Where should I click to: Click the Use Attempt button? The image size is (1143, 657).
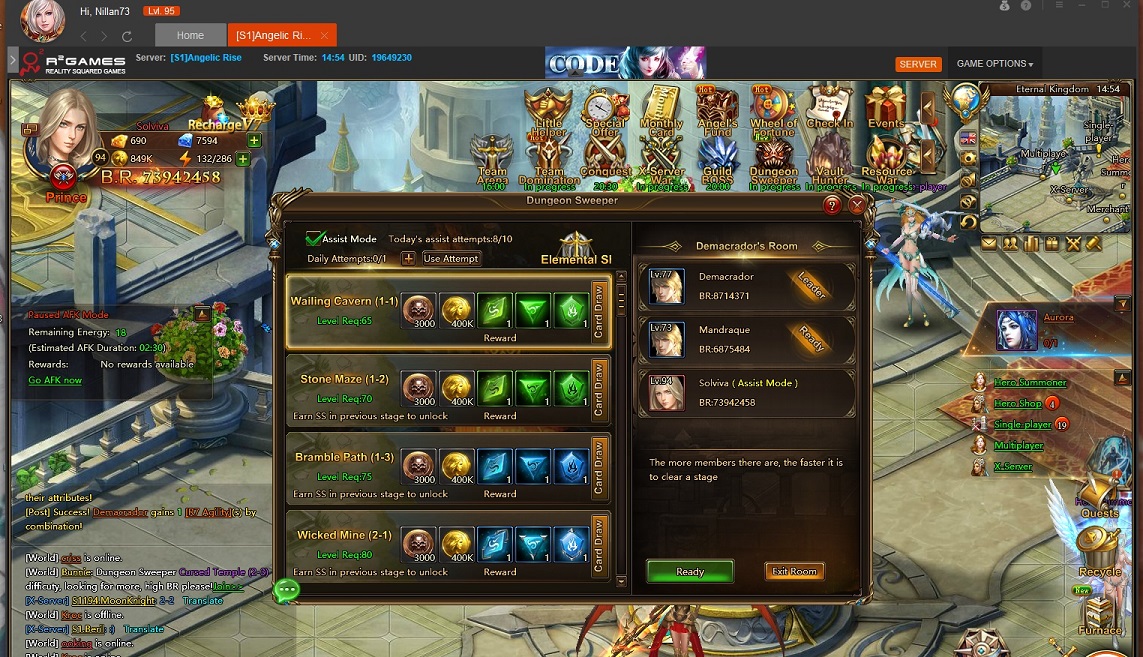point(451,258)
